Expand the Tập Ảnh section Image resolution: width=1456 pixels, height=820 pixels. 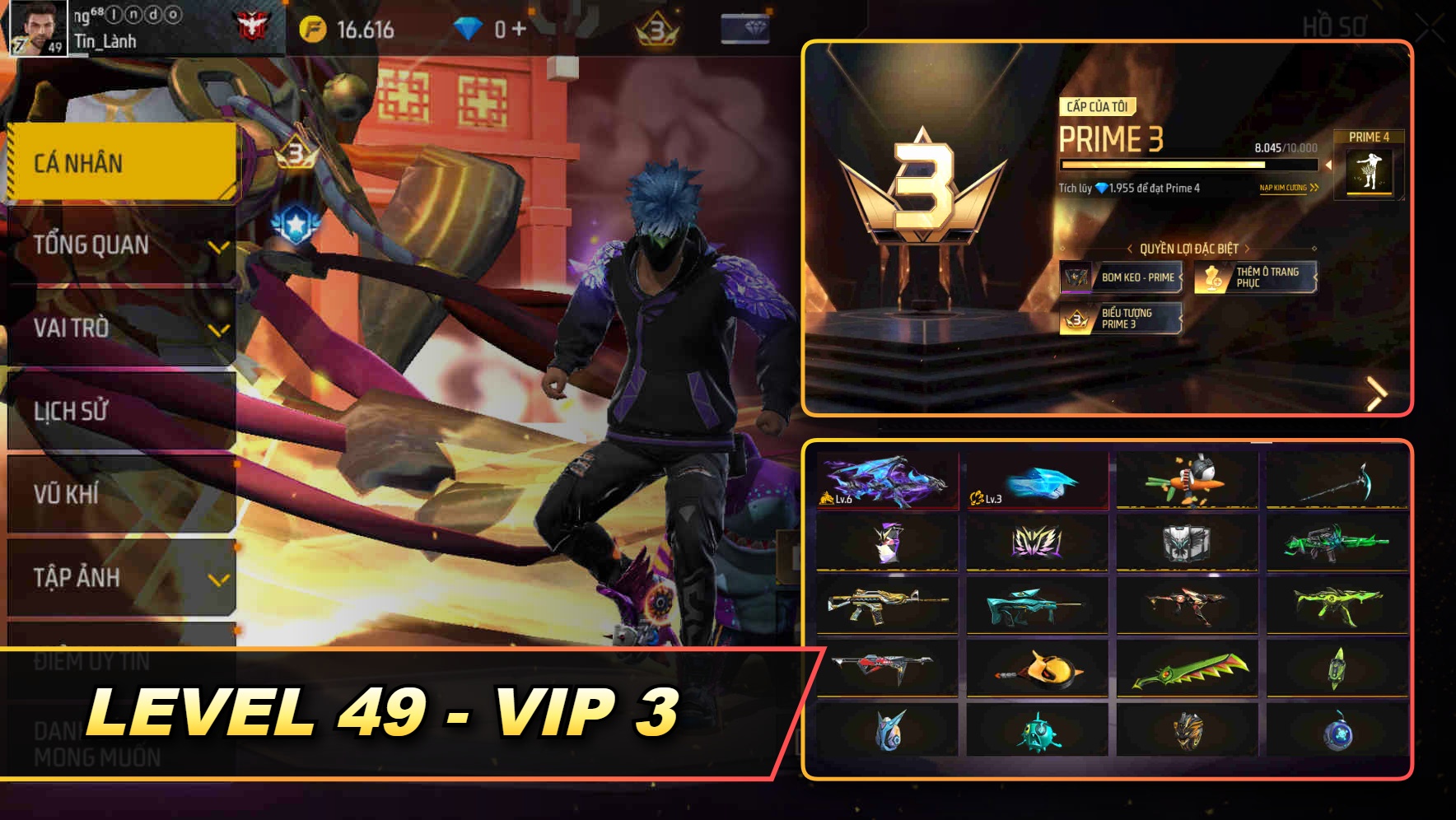click(119, 578)
